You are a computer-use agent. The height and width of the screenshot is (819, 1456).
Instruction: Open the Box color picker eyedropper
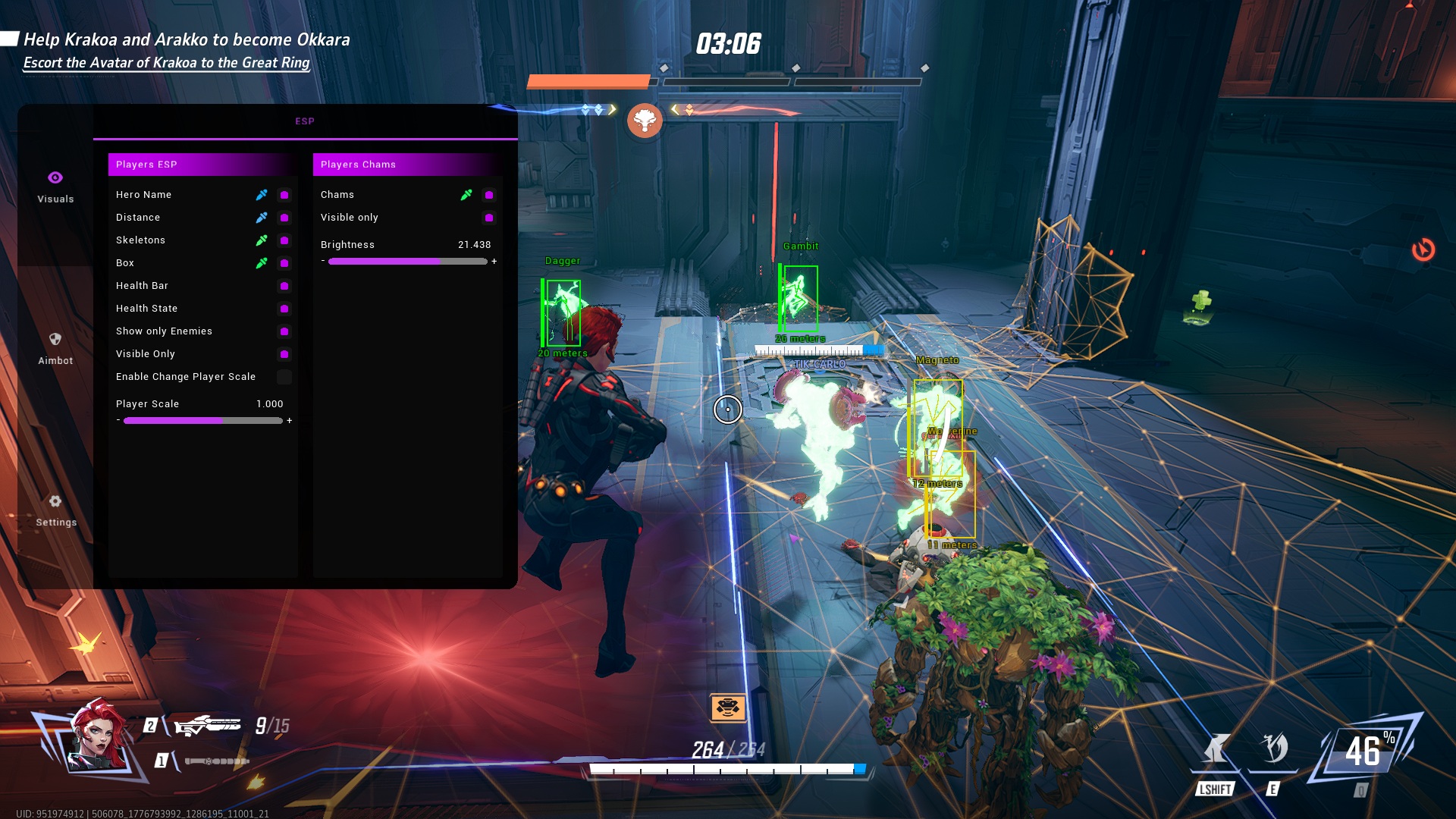262,263
